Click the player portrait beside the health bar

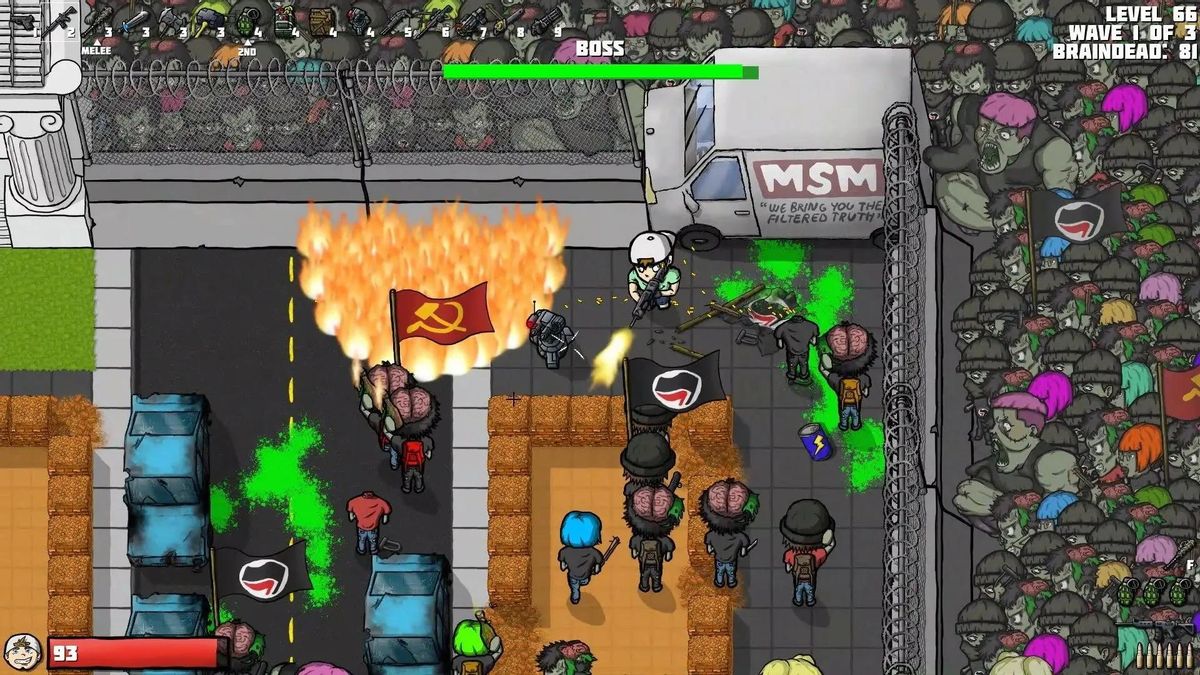click(22, 652)
